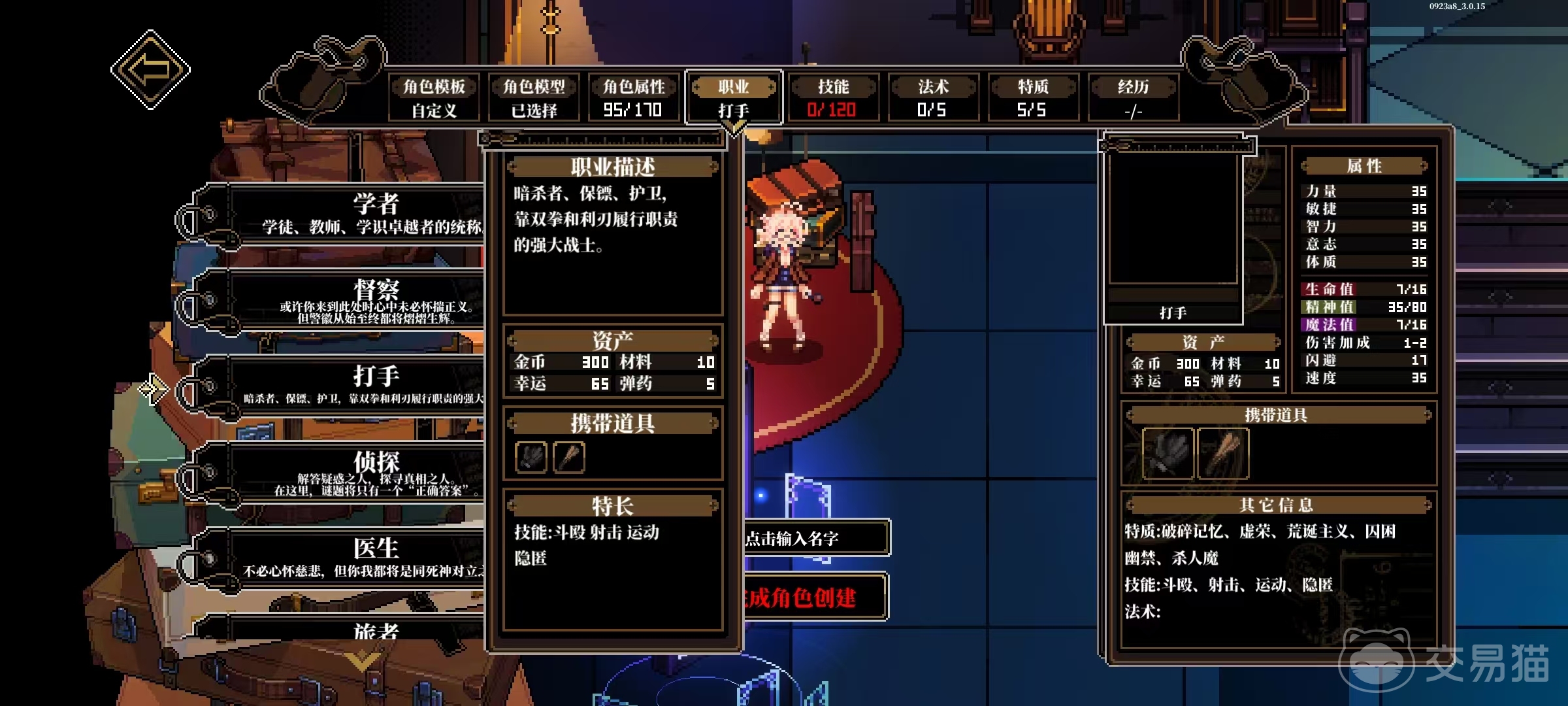Select the 督察 profession
This screenshot has width=1568, height=706.
click(x=366, y=300)
